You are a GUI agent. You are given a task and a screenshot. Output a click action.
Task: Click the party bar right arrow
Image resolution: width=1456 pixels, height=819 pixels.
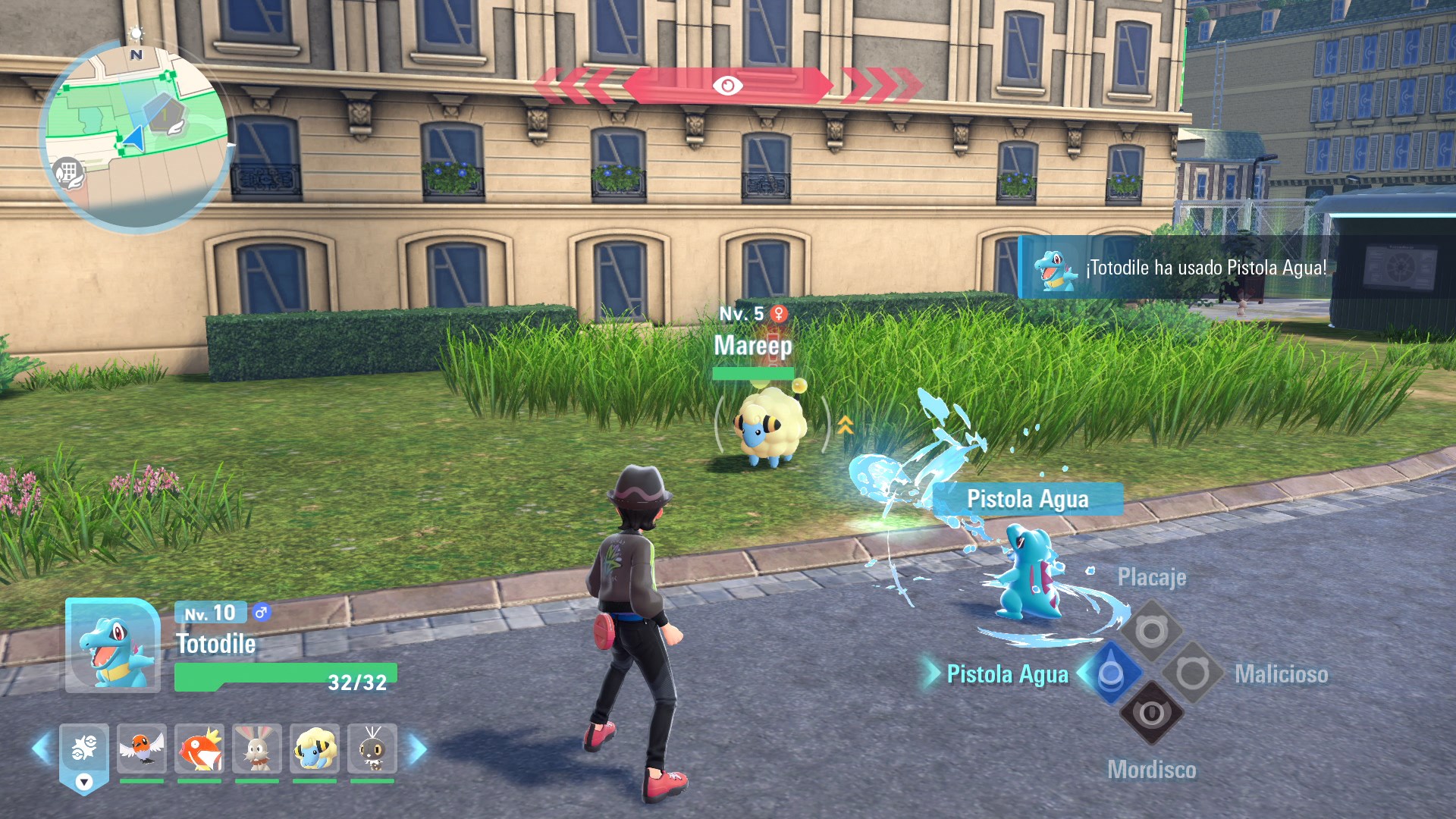point(417,748)
